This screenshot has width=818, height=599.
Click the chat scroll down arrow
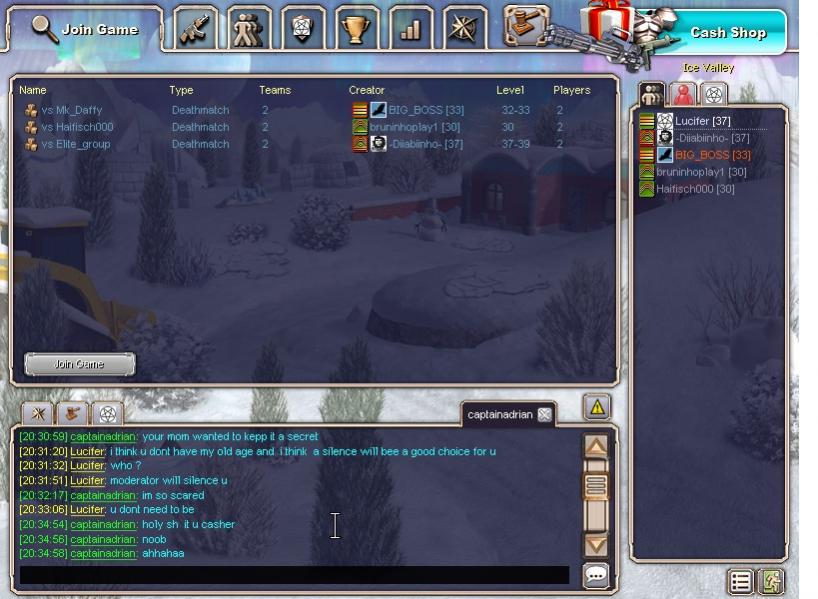pos(596,545)
